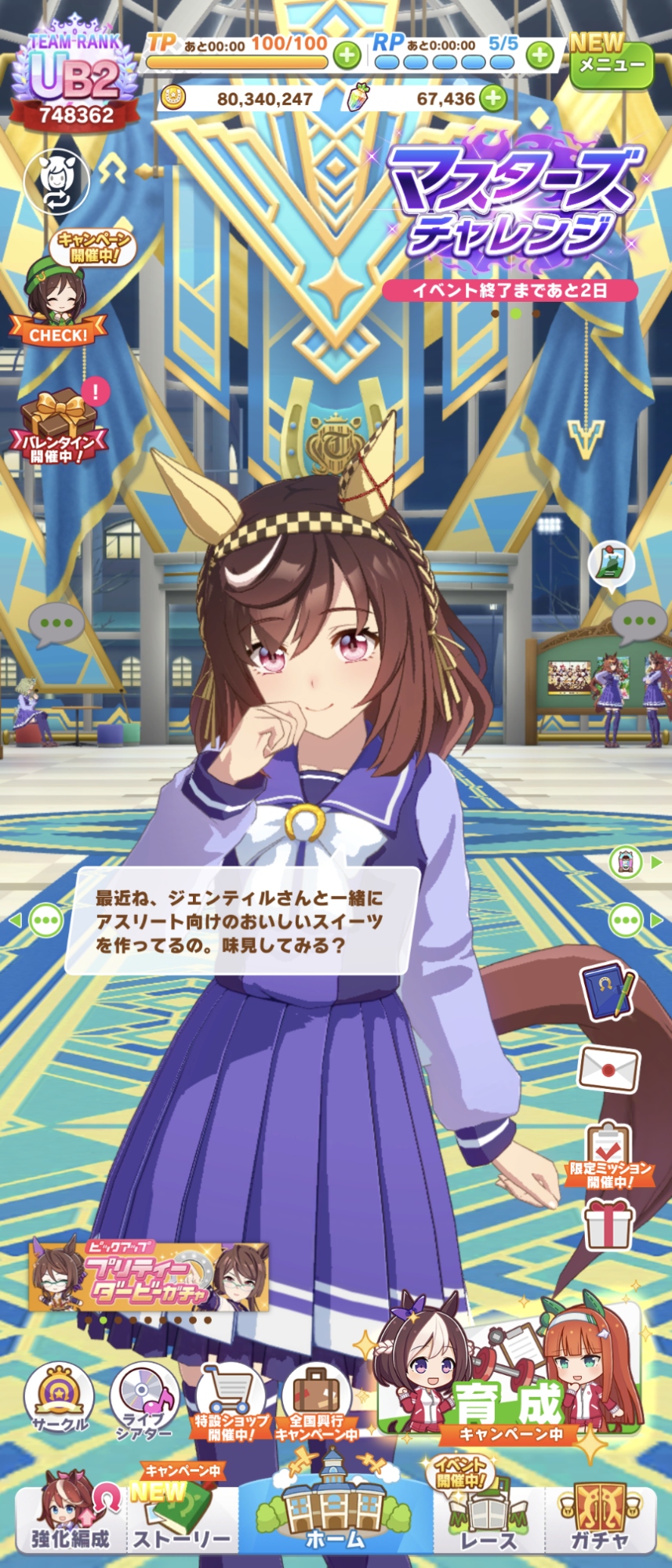Open the mail envelope icon
672x1568 pixels.
click(x=608, y=1069)
